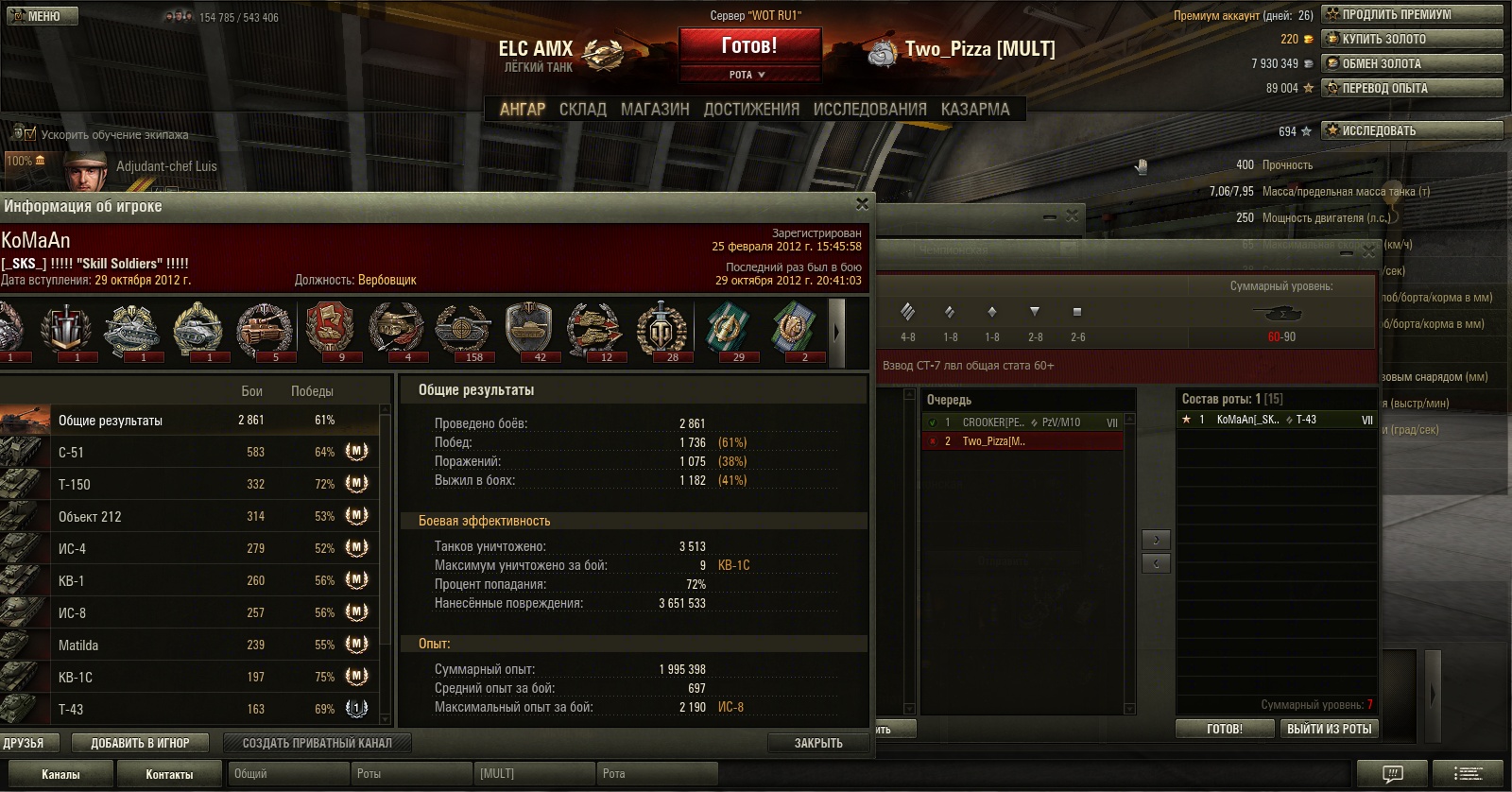Switch to the КАЗАРМА tab
The height and width of the screenshot is (792, 1512).
coord(975,110)
